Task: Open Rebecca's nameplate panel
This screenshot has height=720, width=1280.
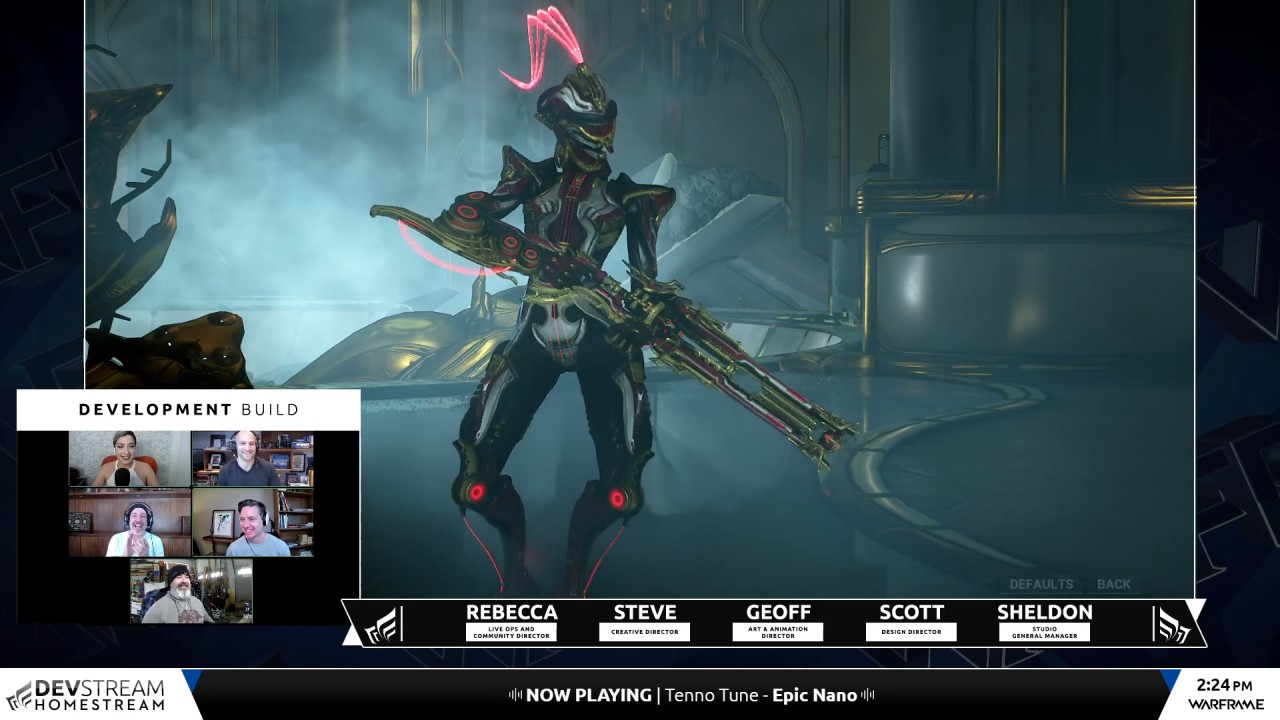Action: tap(513, 620)
